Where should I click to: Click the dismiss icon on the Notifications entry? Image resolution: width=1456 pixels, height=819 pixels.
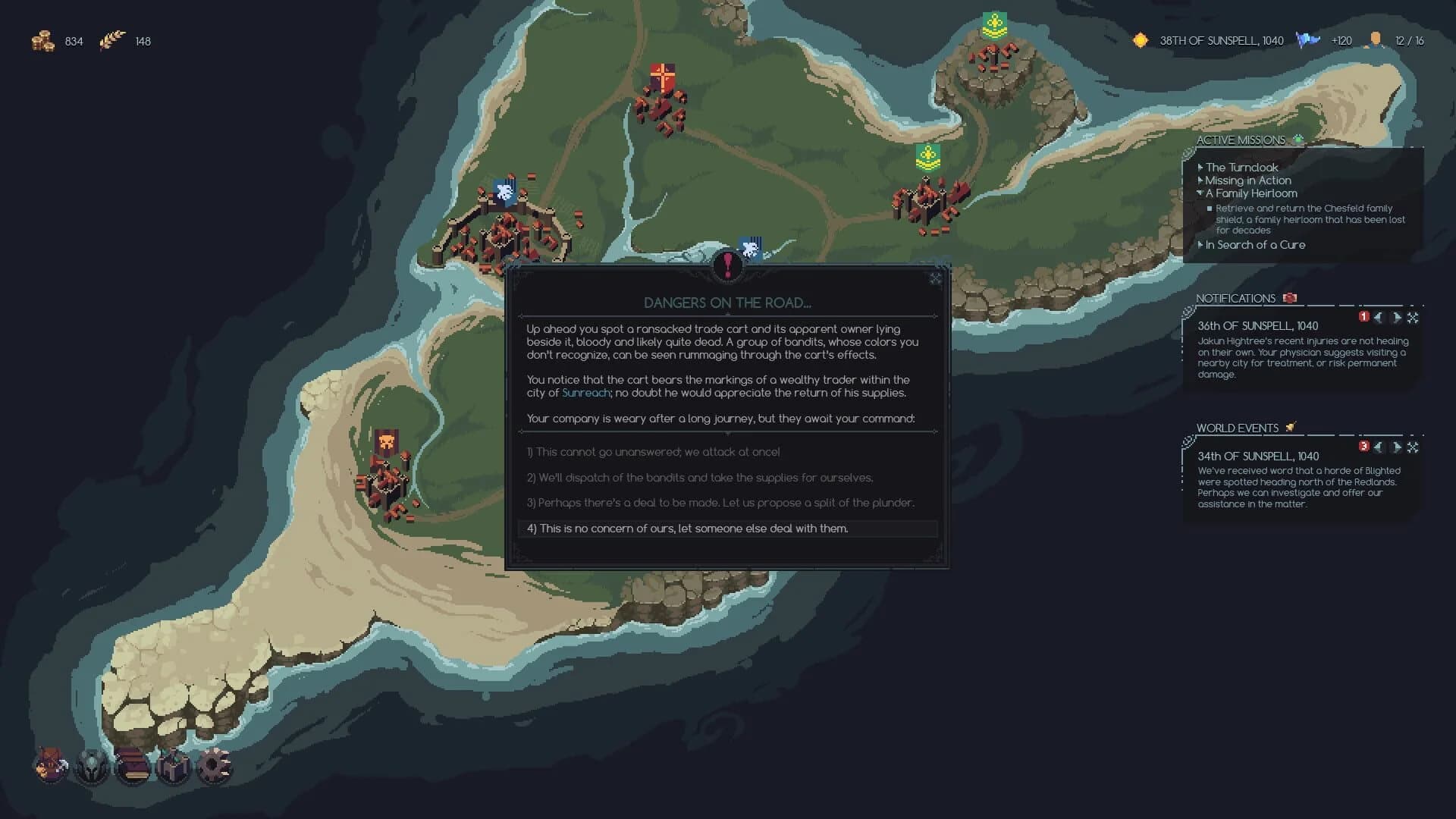[x=1412, y=318]
